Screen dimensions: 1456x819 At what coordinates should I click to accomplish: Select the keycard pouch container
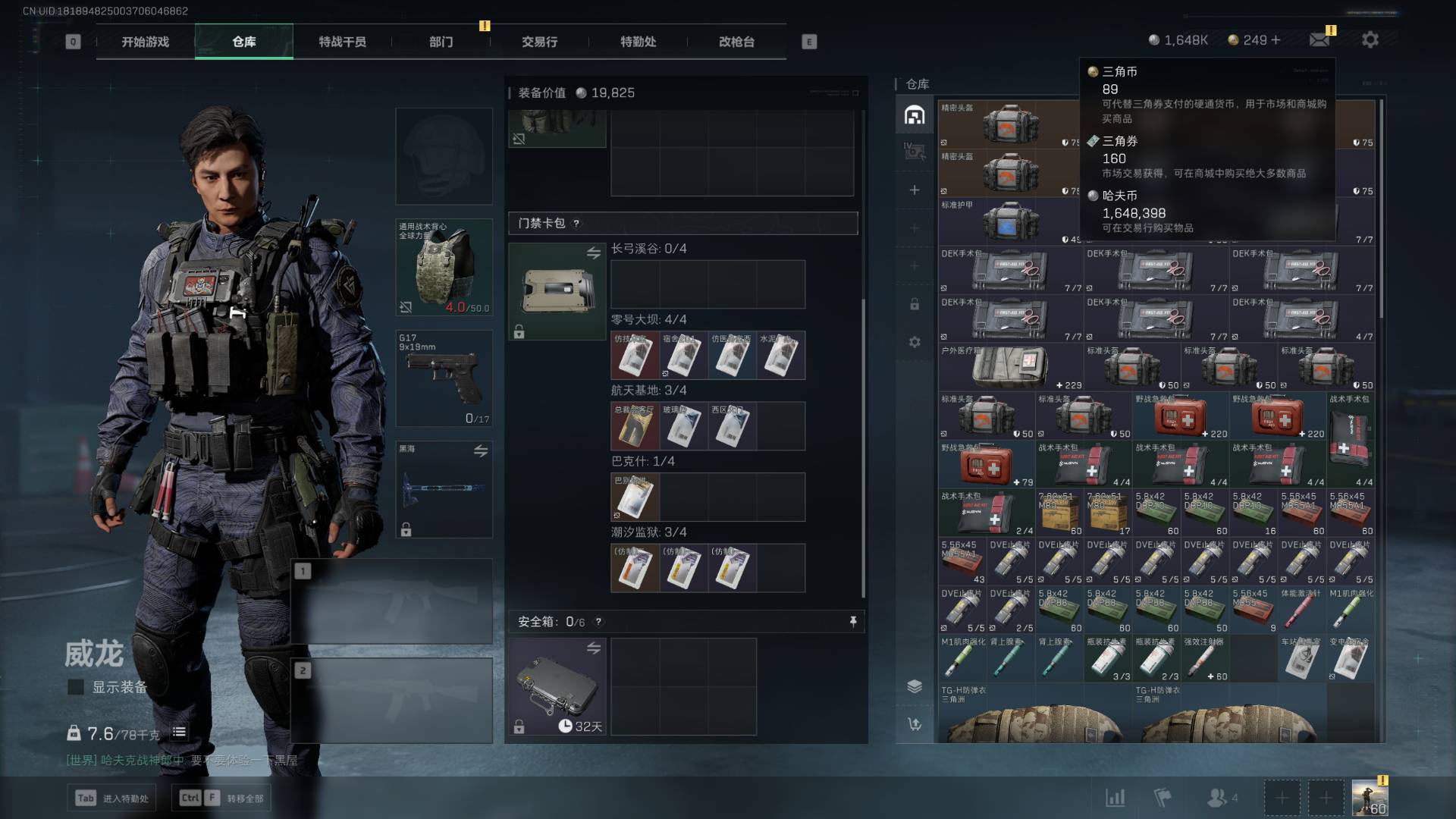pyautogui.click(x=557, y=291)
